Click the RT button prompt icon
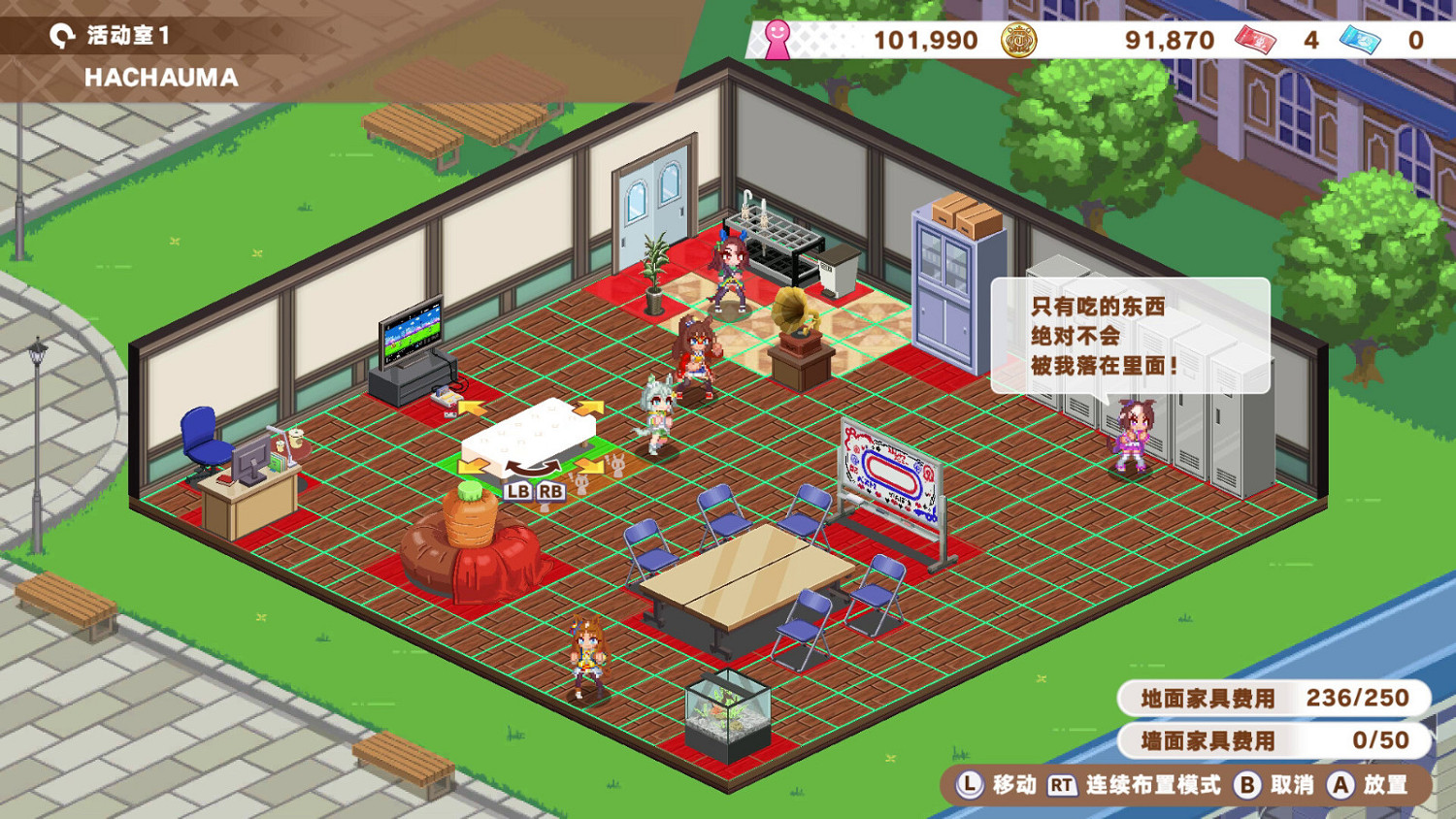The width and height of the screenshot is (1456, 819). pos(1062,786)
